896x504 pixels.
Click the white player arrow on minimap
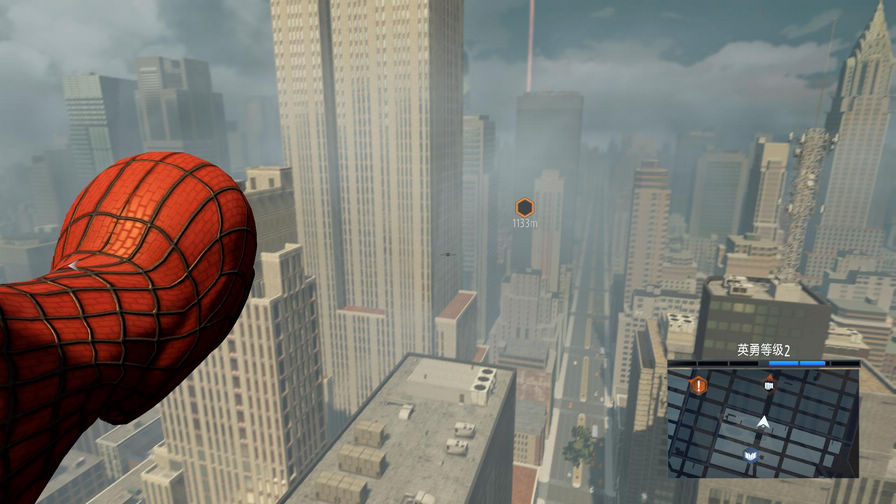765,423
